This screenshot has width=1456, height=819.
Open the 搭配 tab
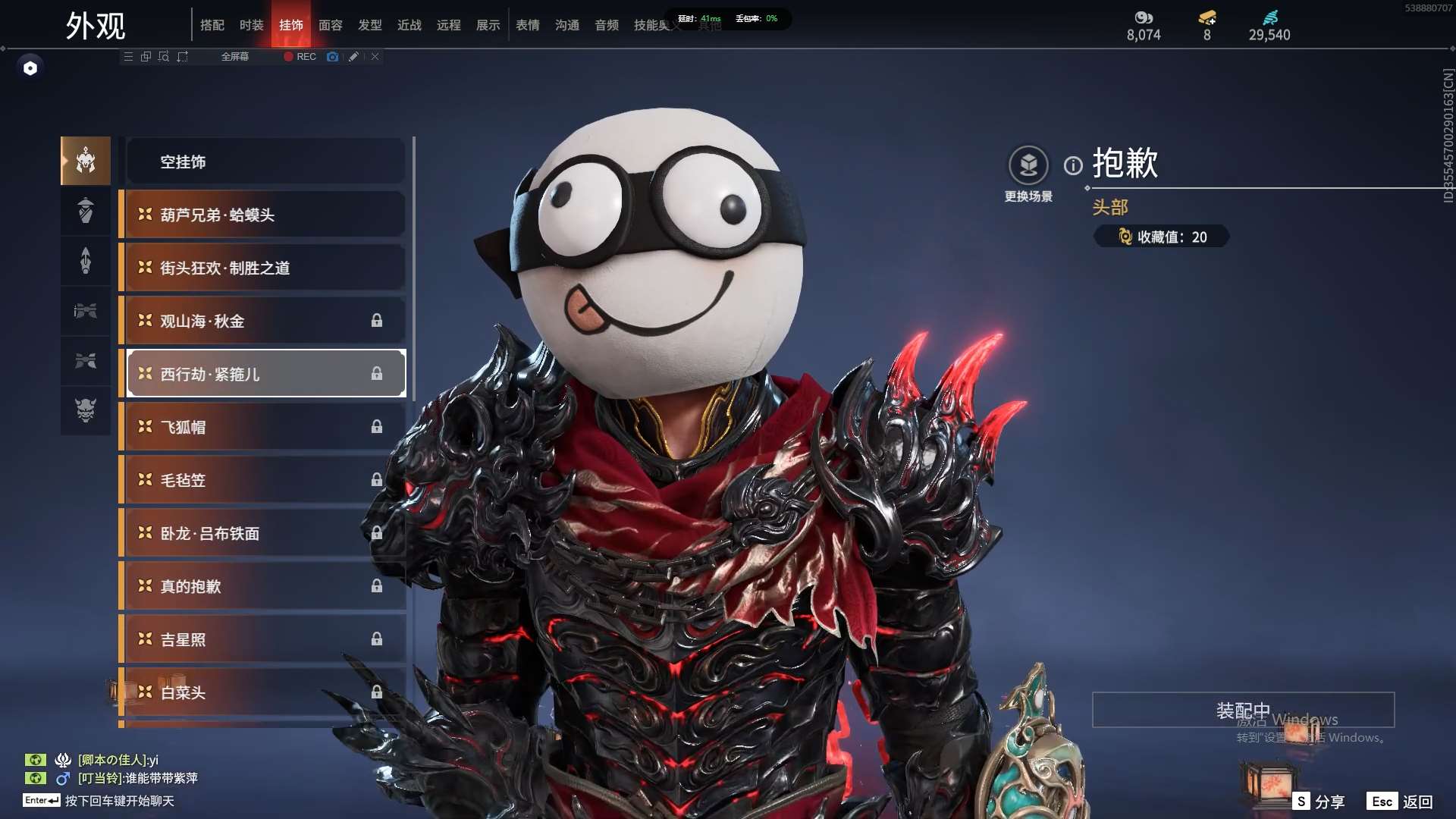point(212,25)
